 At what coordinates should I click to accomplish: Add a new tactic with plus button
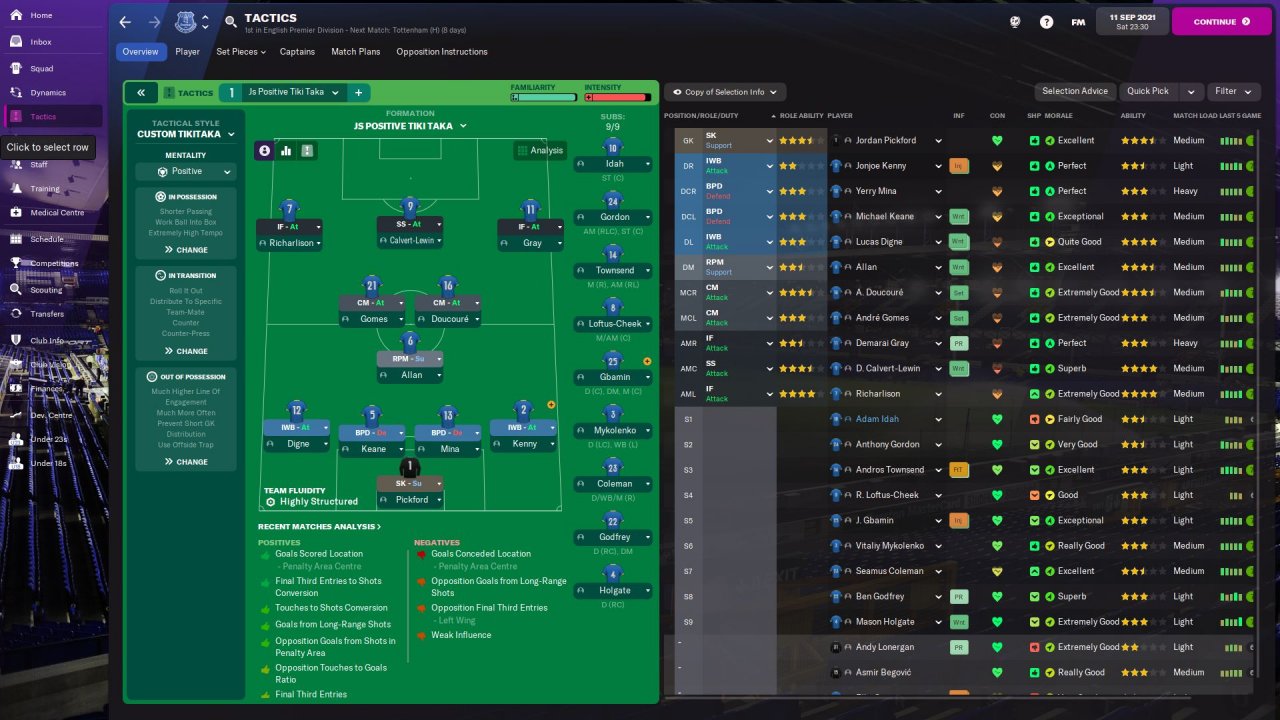click(x=358, y=92)
